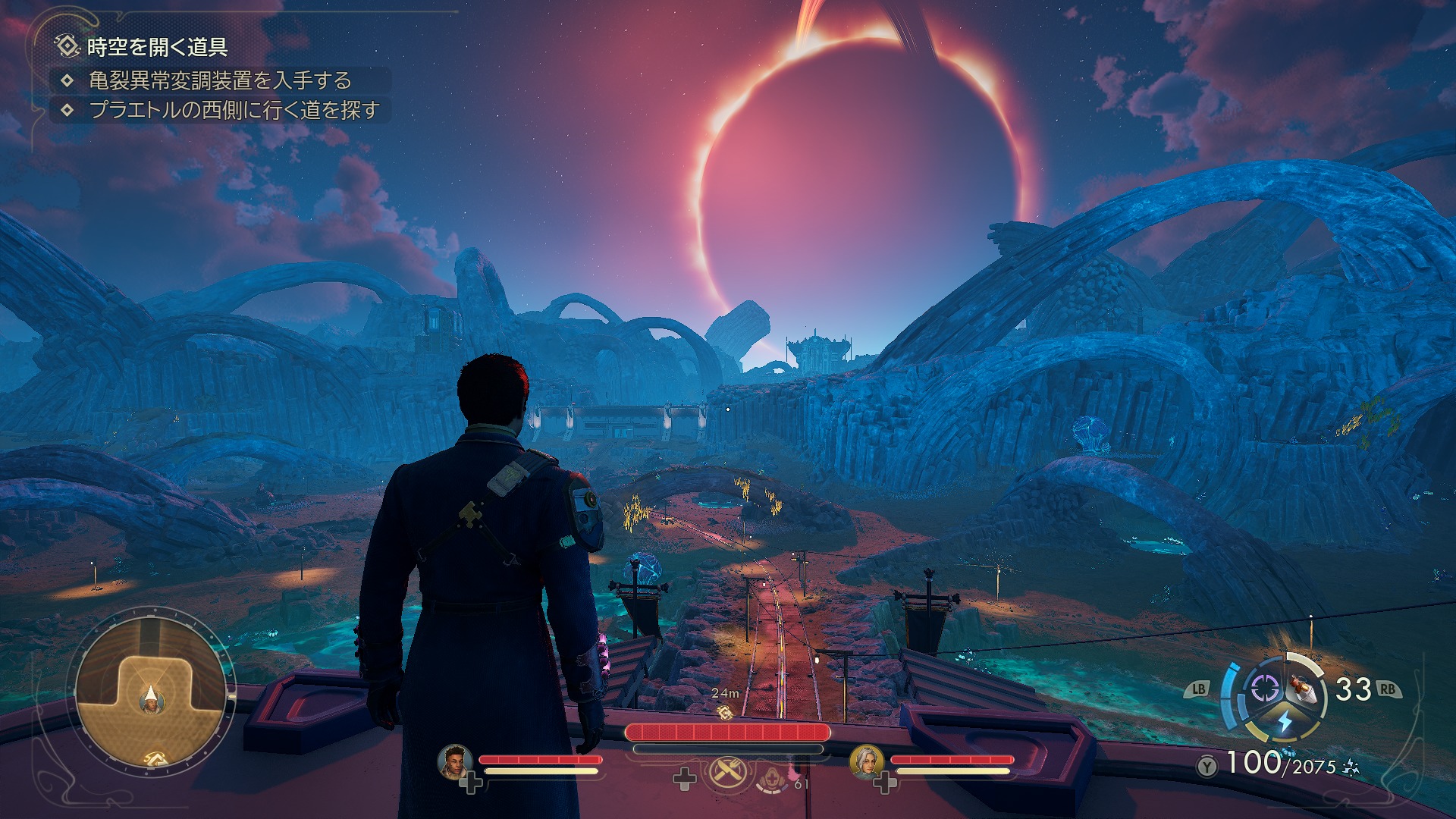The width and height of the screenshot is (1456, 819).
Task: Open the circular minimap
Action: [x=151, y=691]
